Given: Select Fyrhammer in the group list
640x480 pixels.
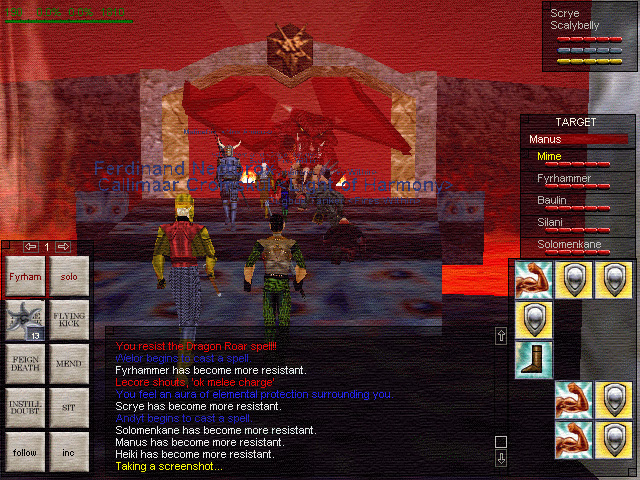Looking at the screenshot, I should tap(563, 179).
